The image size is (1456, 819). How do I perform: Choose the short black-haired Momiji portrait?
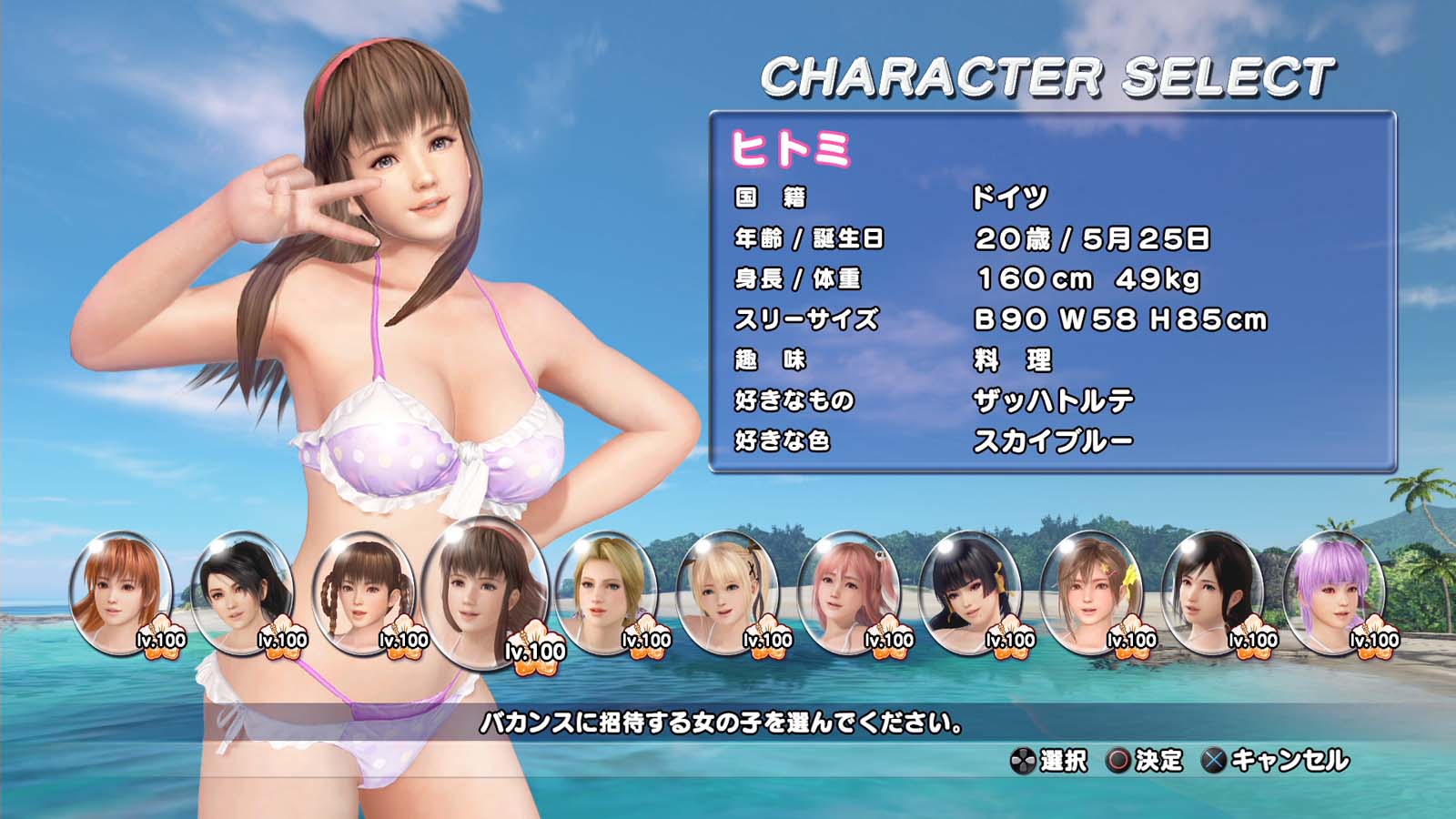[241, 591]
